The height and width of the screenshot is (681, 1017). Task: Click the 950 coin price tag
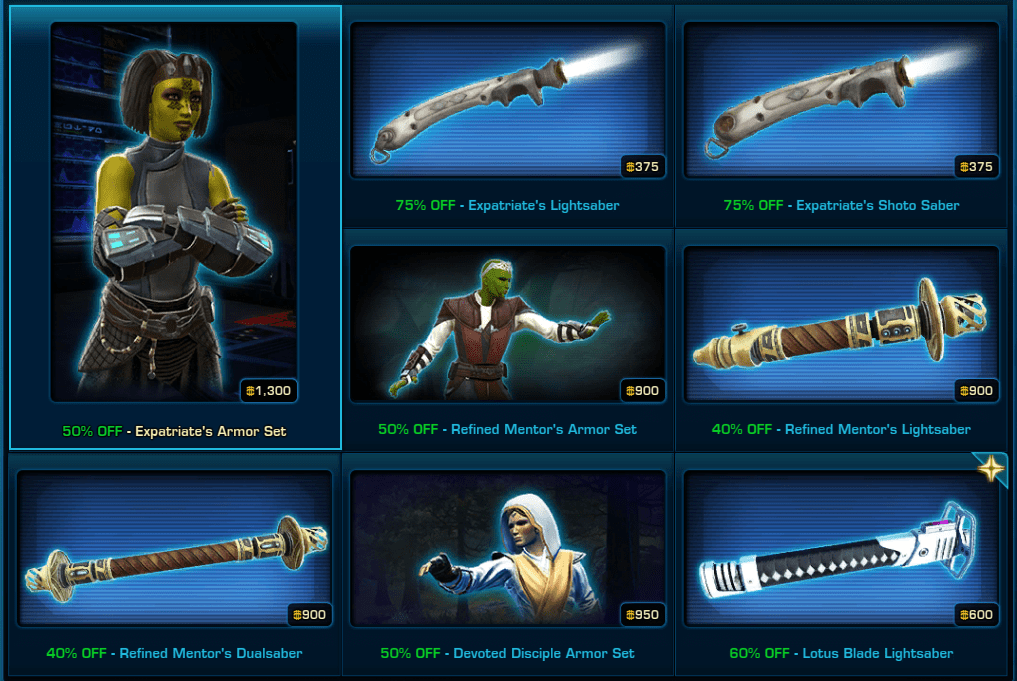point(641,614)
